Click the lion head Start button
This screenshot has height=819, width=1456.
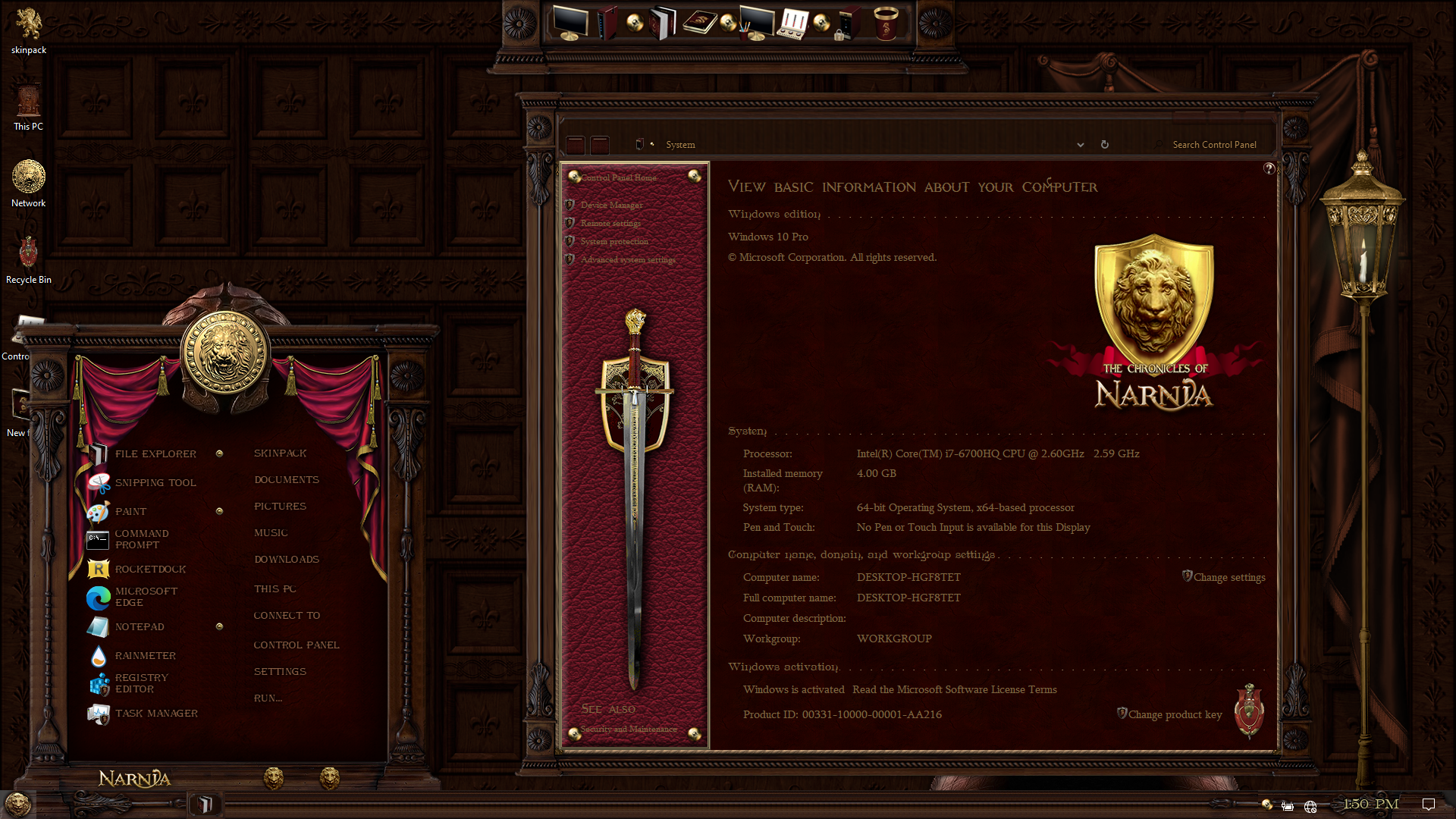click(17, 804)
